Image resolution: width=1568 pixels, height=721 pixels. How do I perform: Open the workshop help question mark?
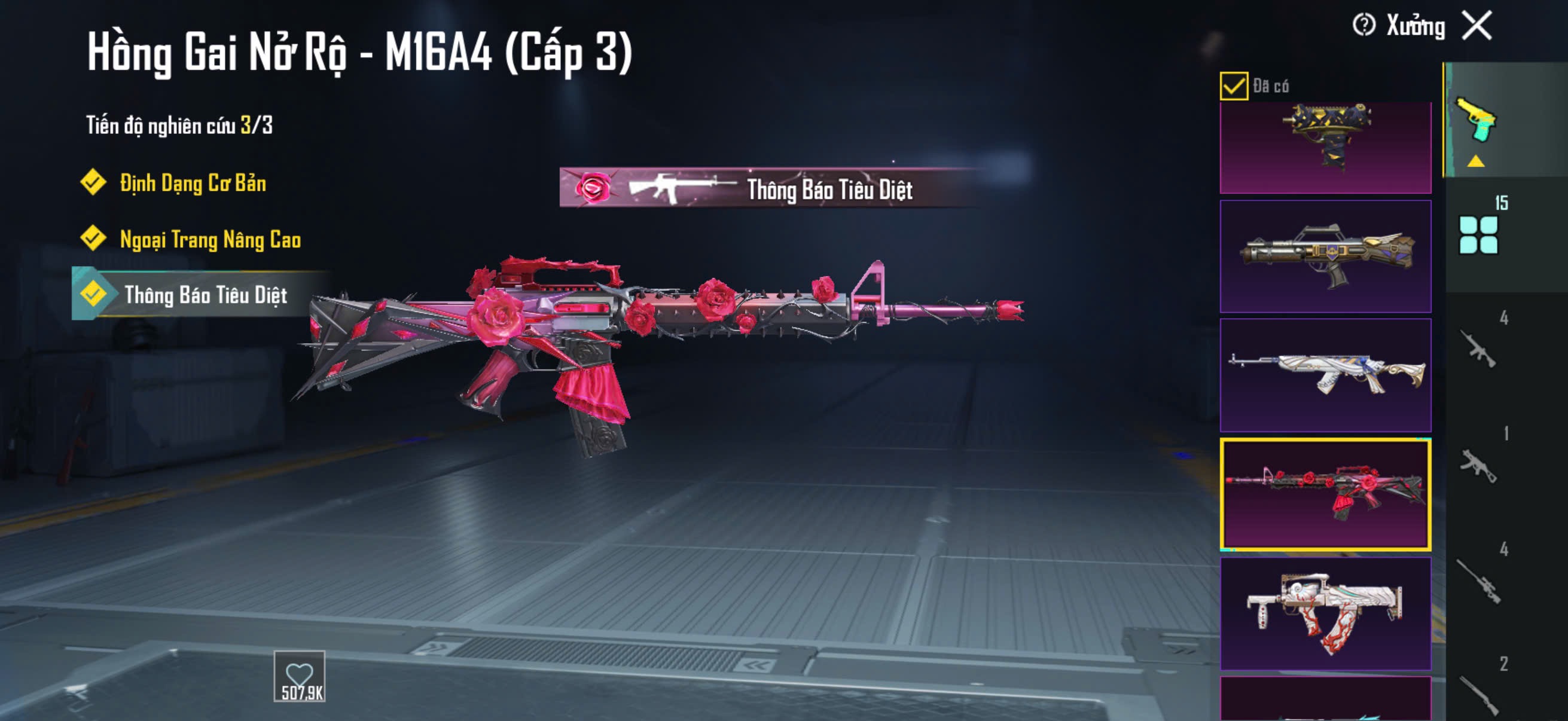coord(1363,26)
